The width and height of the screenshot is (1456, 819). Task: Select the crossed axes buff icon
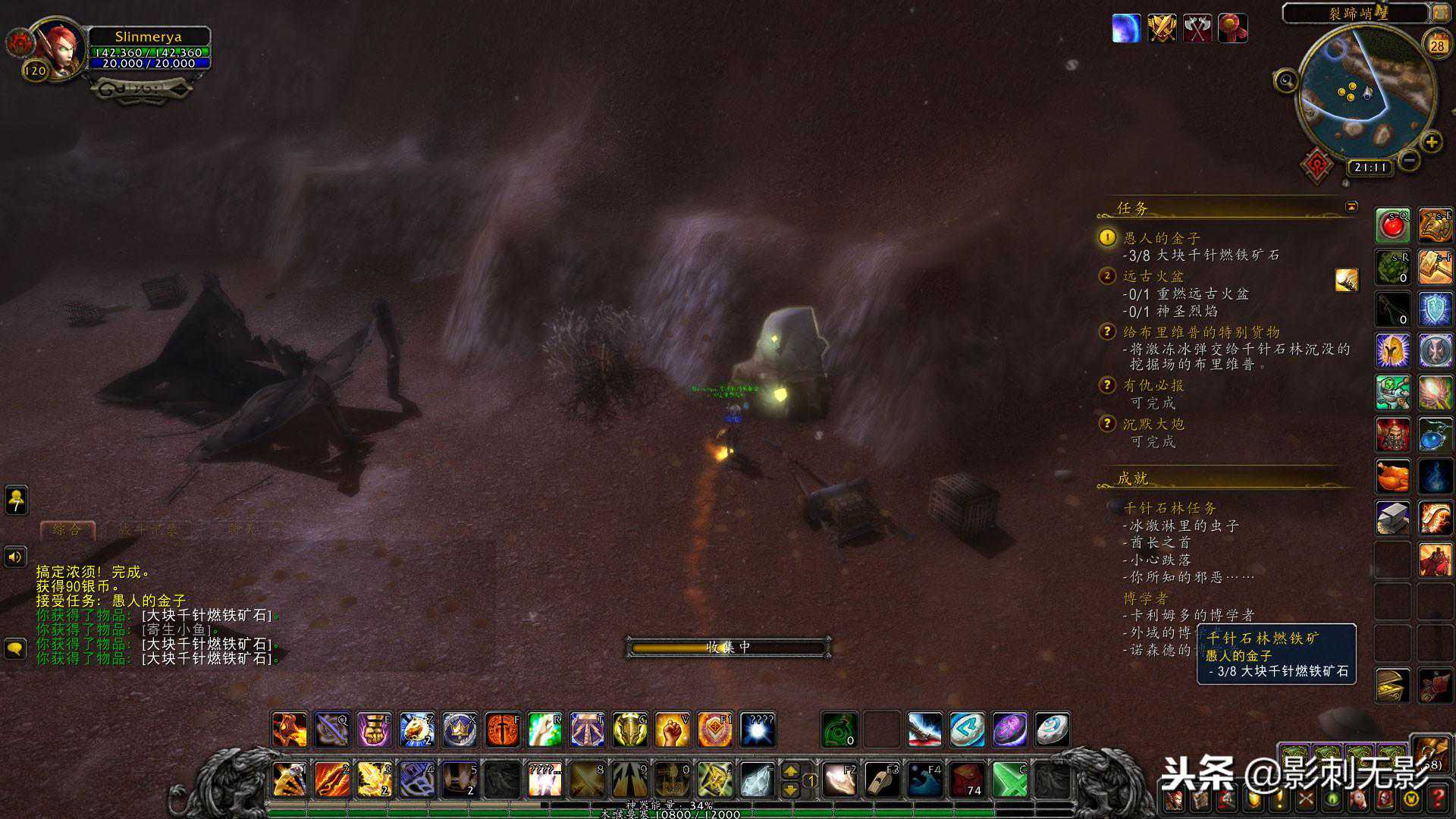pos(1197,29)
